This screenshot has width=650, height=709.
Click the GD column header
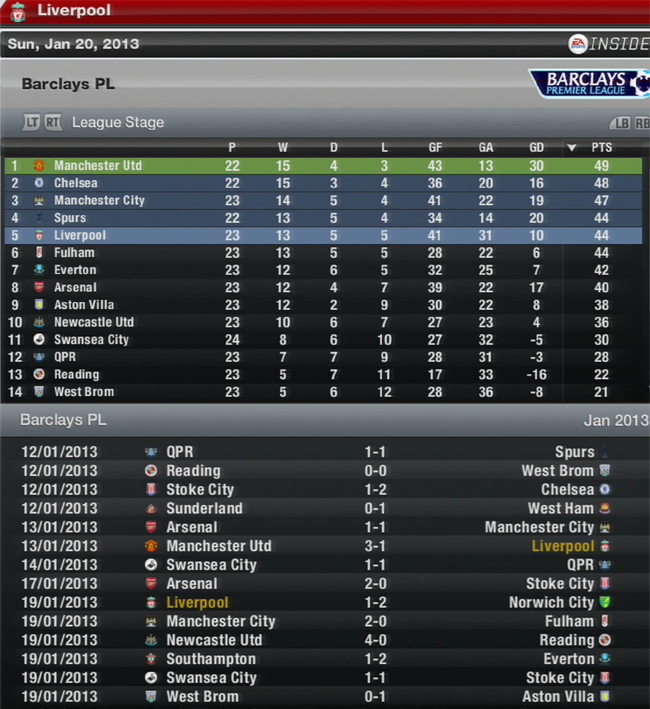[x=537, y=147]
